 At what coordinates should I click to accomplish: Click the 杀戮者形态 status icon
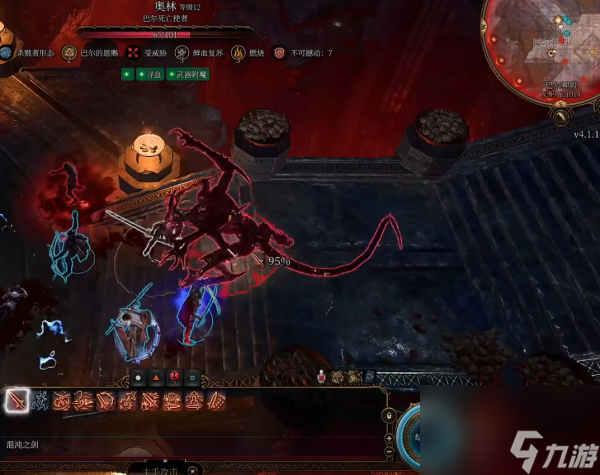[x=7, y=52]
